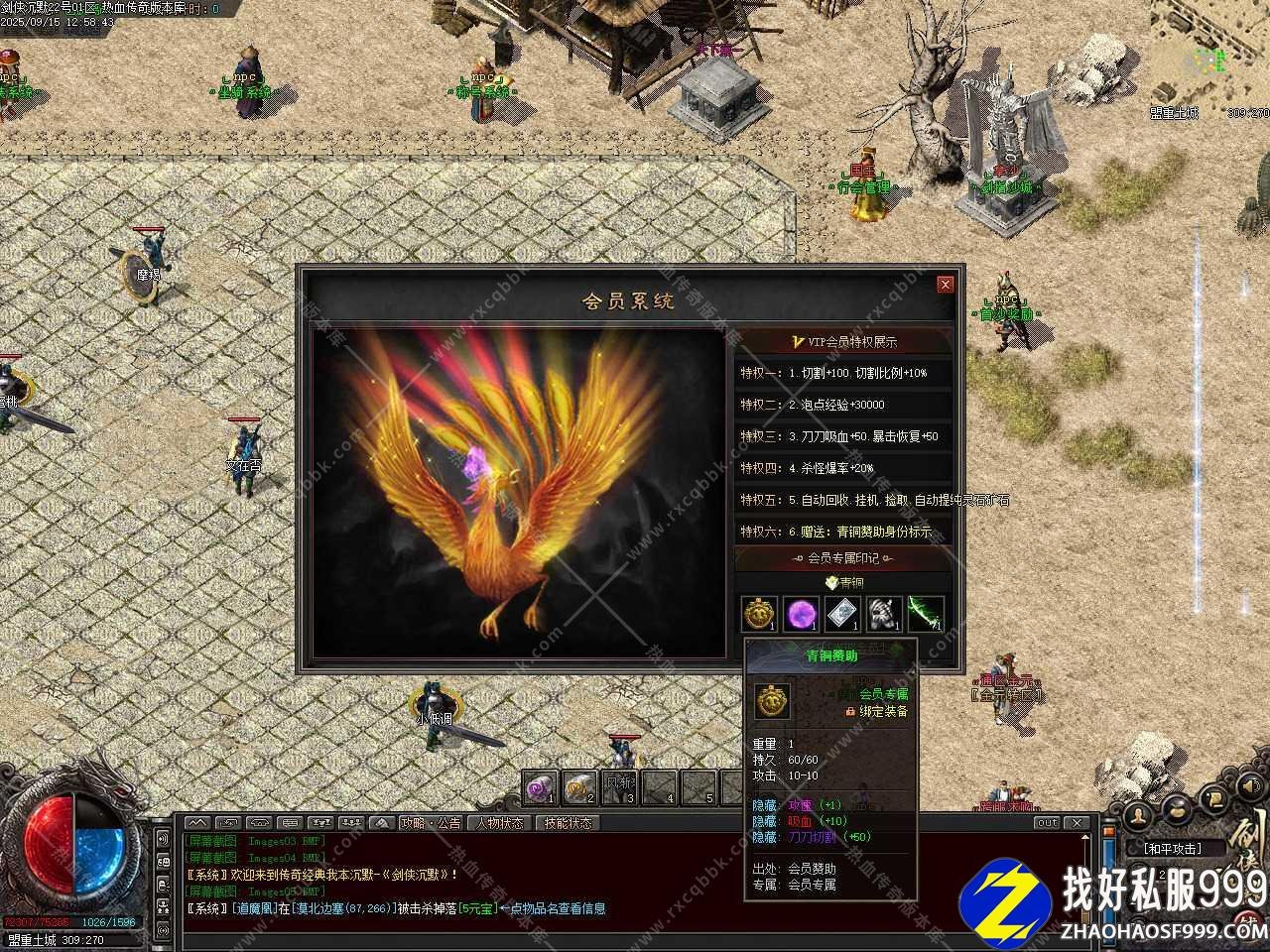
Task: Use the purple scroll in hotbar slot 1
Action: (539, 787)
